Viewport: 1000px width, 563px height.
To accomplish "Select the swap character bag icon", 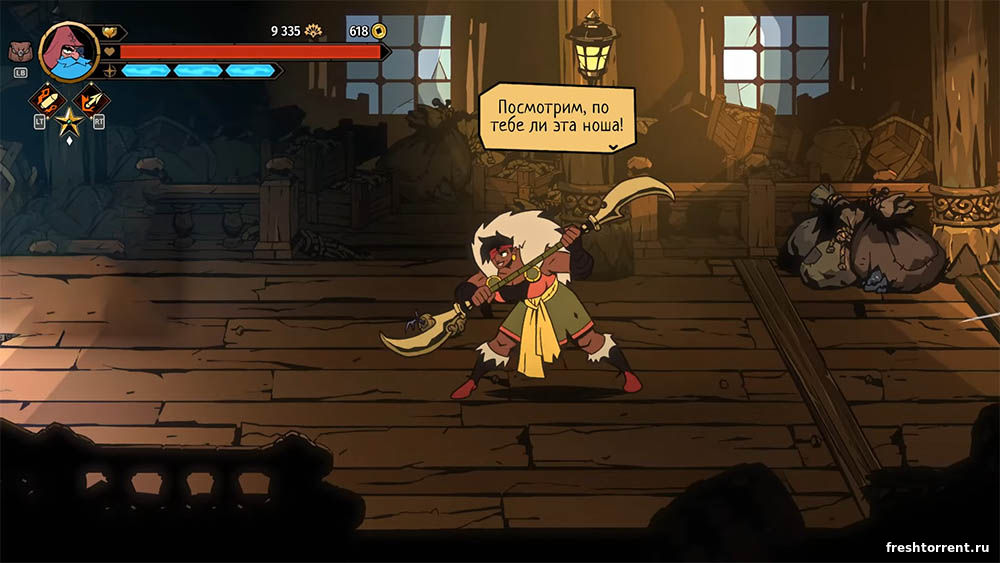I will [x=19, y=53].
